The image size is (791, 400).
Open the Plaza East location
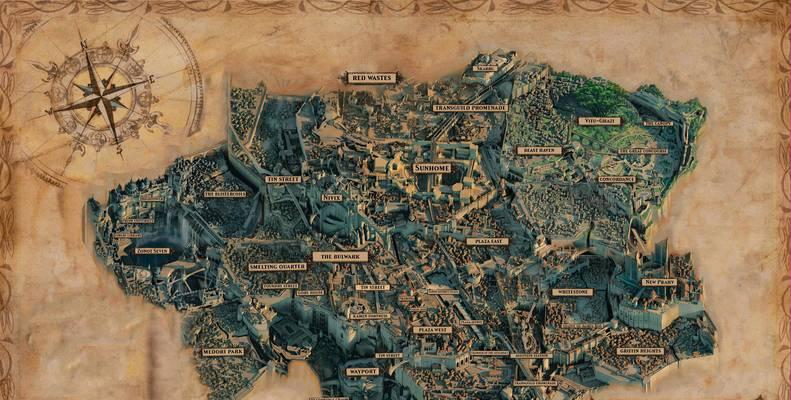point(487,241)
